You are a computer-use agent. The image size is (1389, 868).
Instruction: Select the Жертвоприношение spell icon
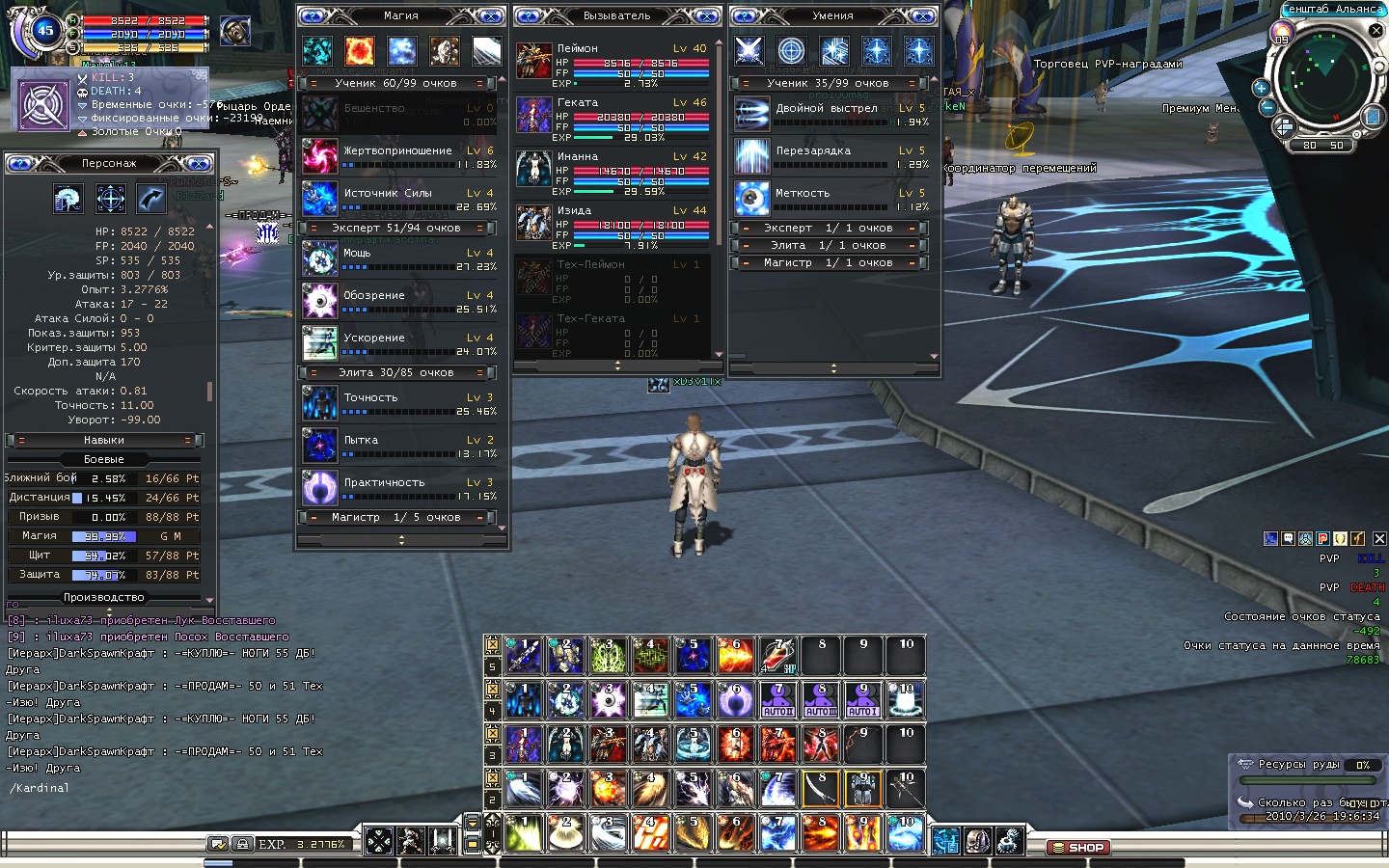319,156
